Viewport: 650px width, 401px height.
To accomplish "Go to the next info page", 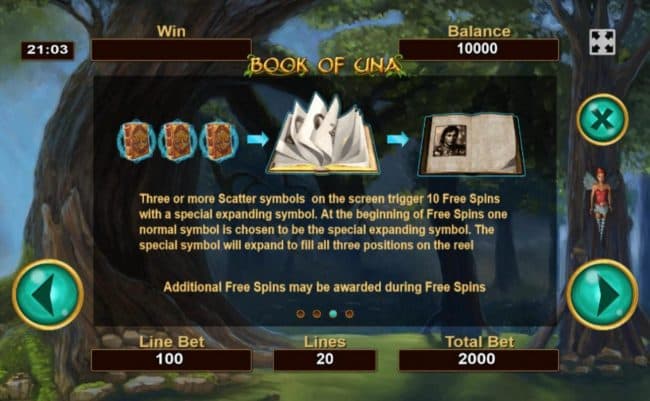I will pos(601,294).
